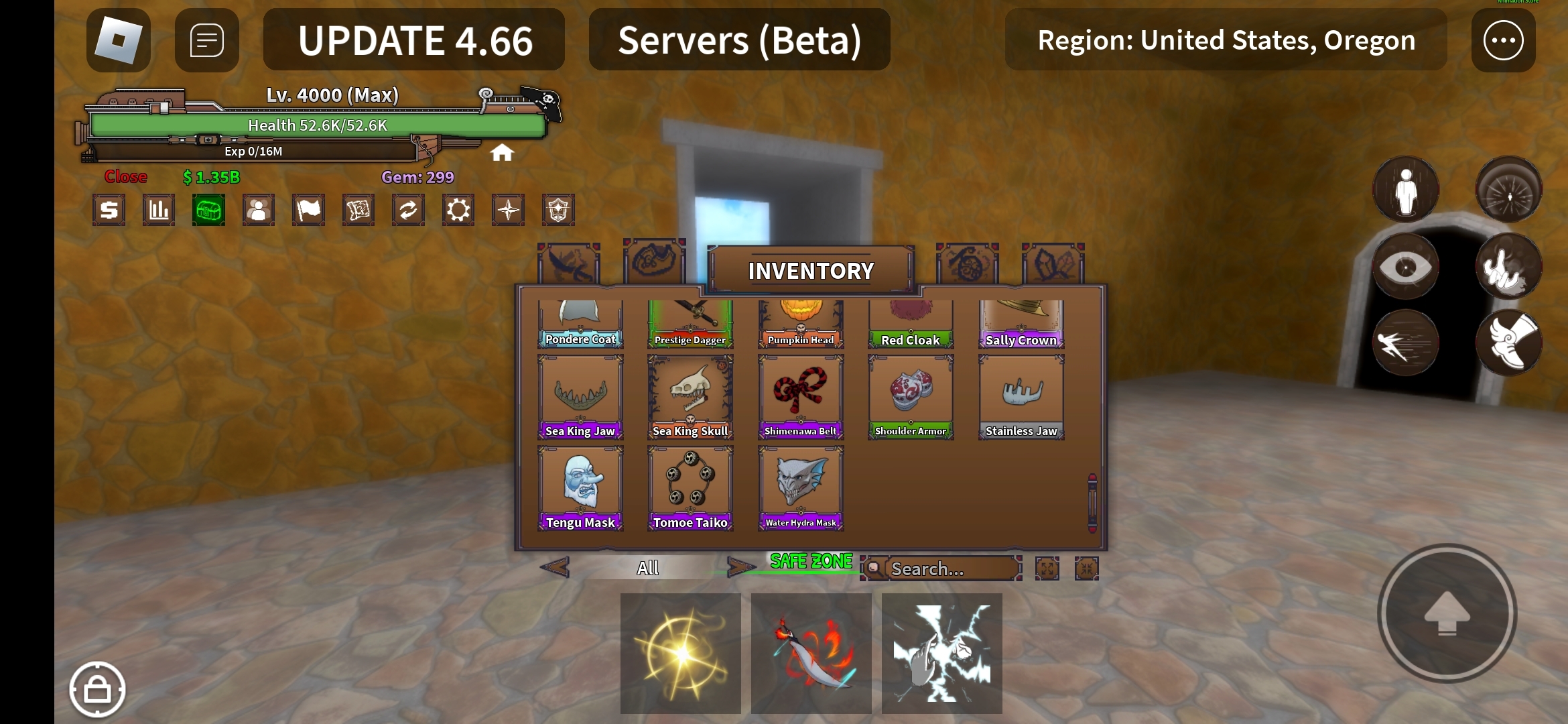This screenshot has height=724, width=1568.
Task: Select the Shoulder Armor item
Action: pos(911,397)
